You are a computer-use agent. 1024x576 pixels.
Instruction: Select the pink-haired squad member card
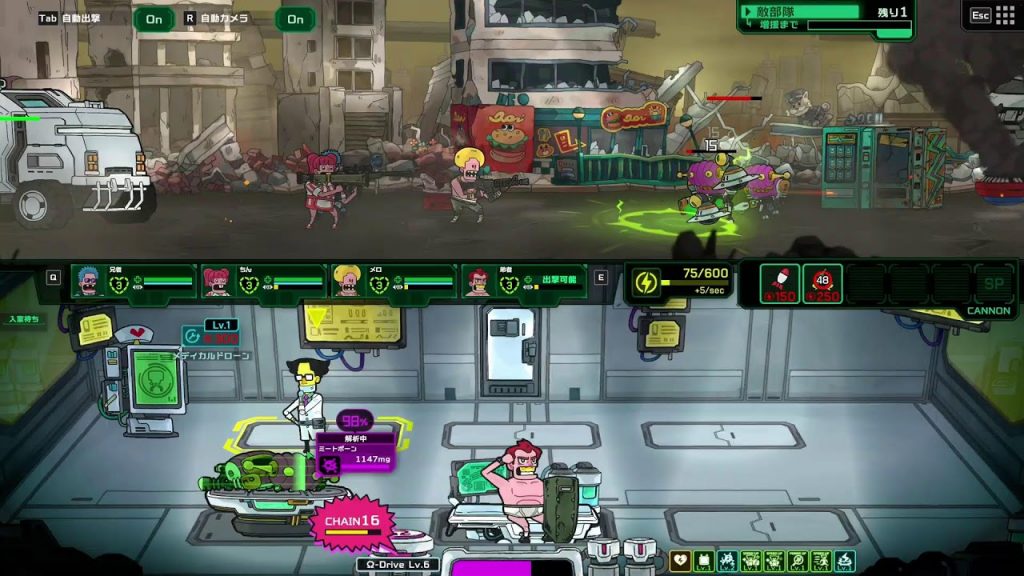264,282
